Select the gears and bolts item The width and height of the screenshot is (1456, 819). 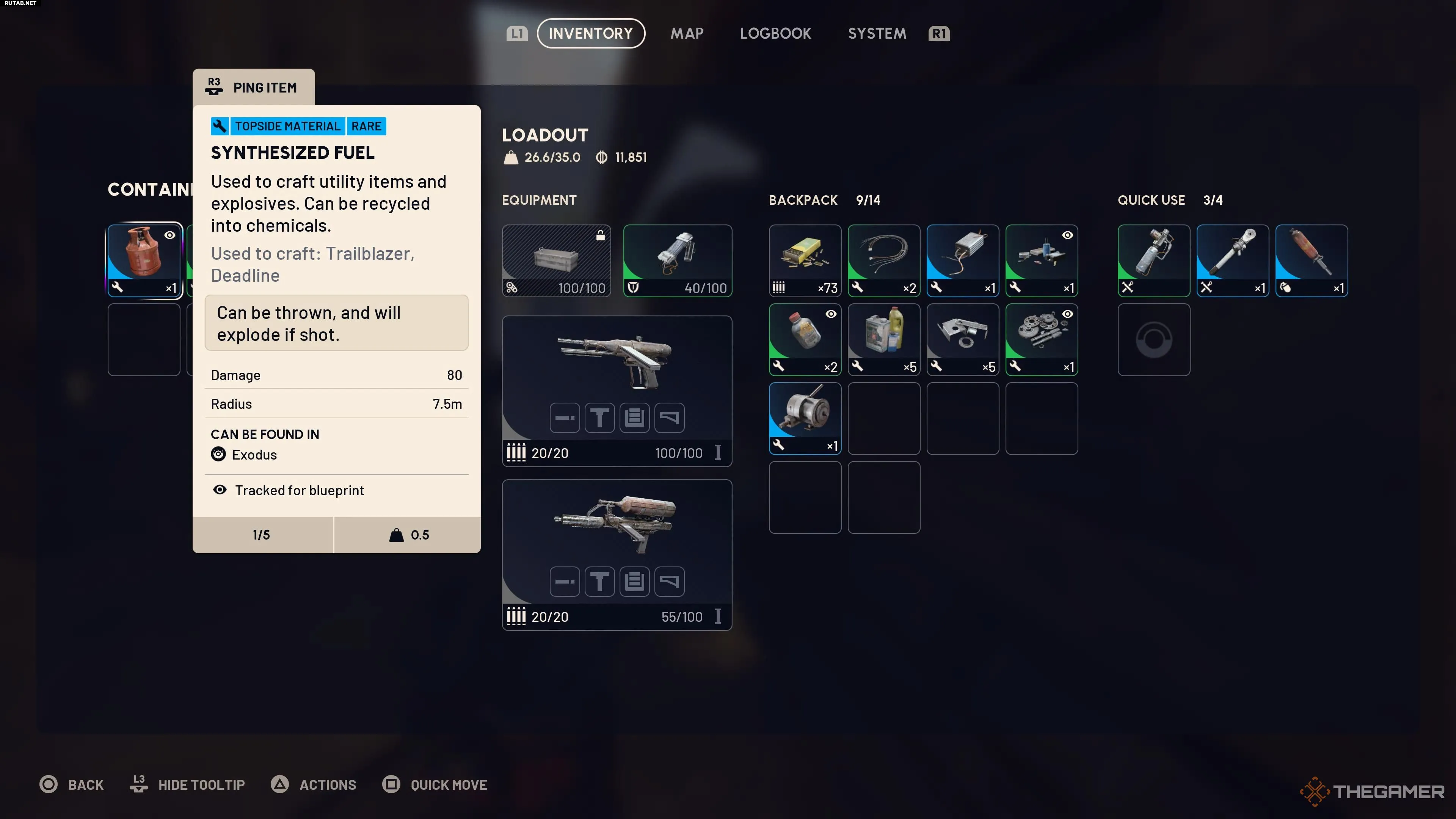coord(1041,339)
